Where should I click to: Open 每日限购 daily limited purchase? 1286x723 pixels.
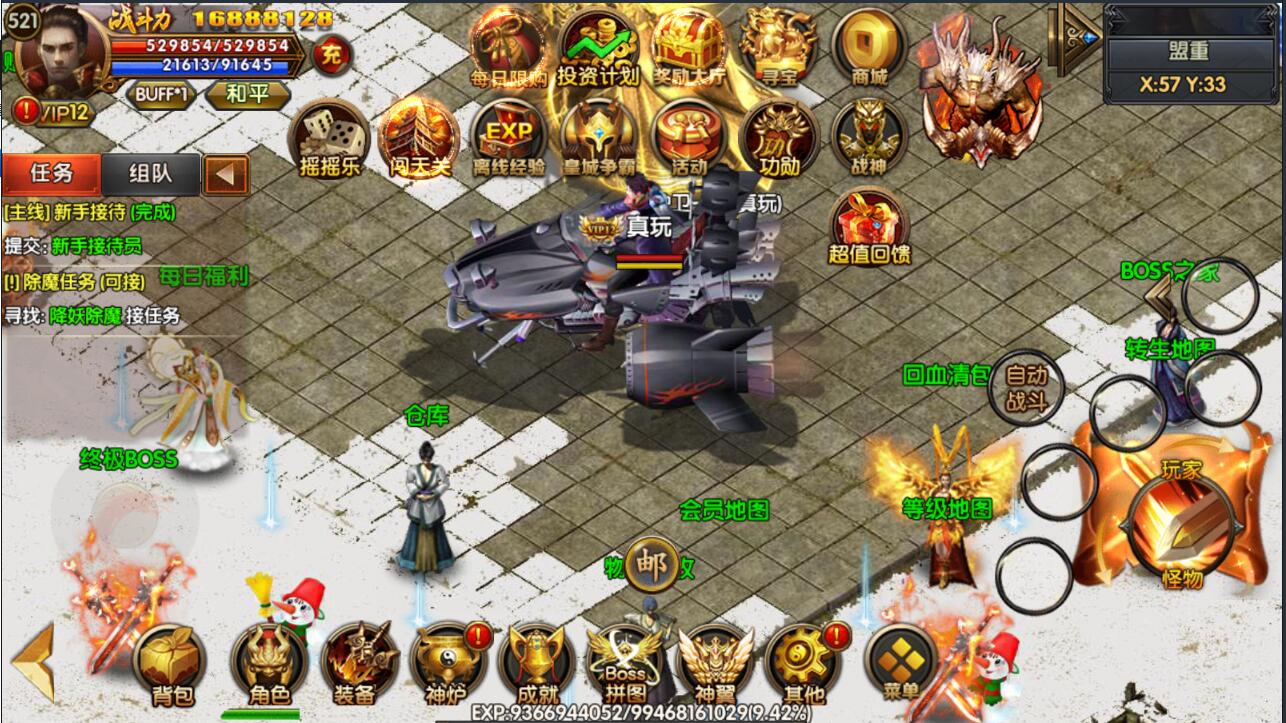click(508, 46)
